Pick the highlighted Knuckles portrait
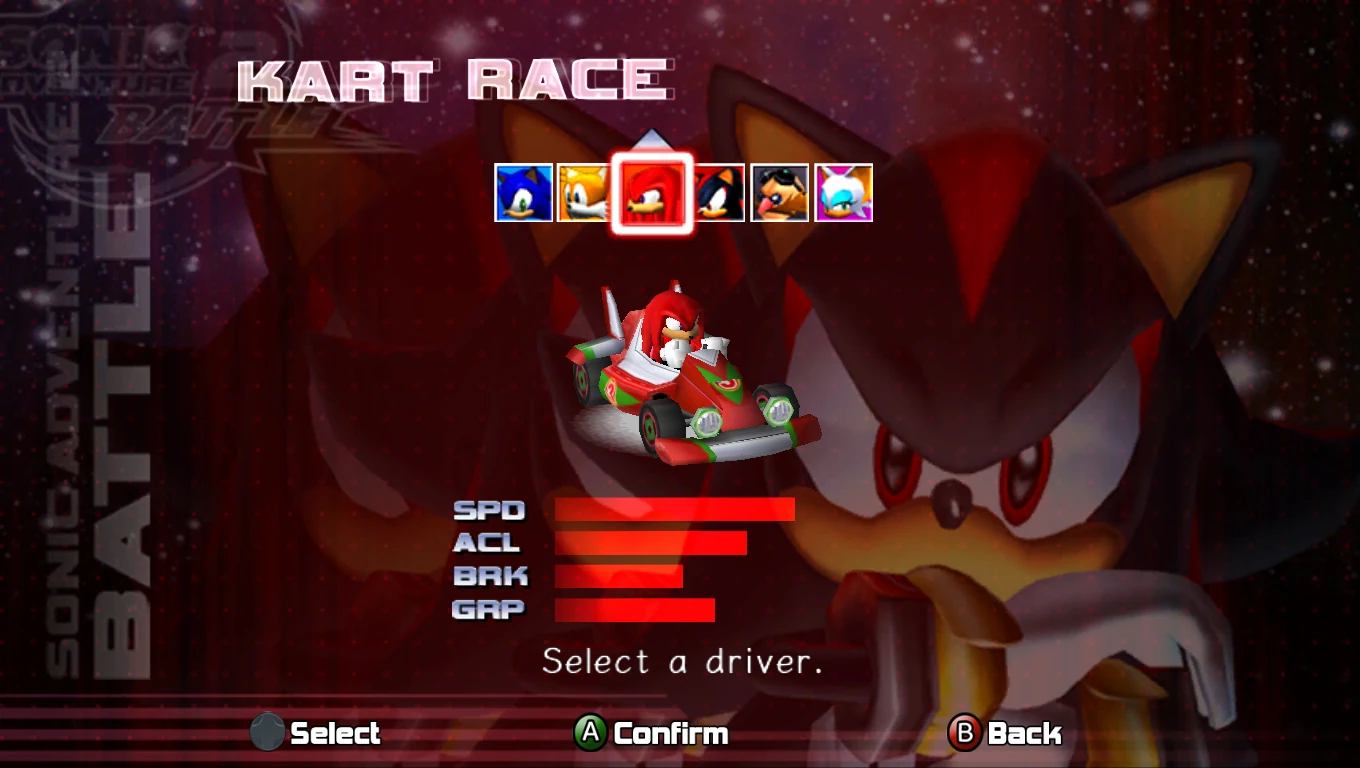1360x768 pixels. coord(652,193)
